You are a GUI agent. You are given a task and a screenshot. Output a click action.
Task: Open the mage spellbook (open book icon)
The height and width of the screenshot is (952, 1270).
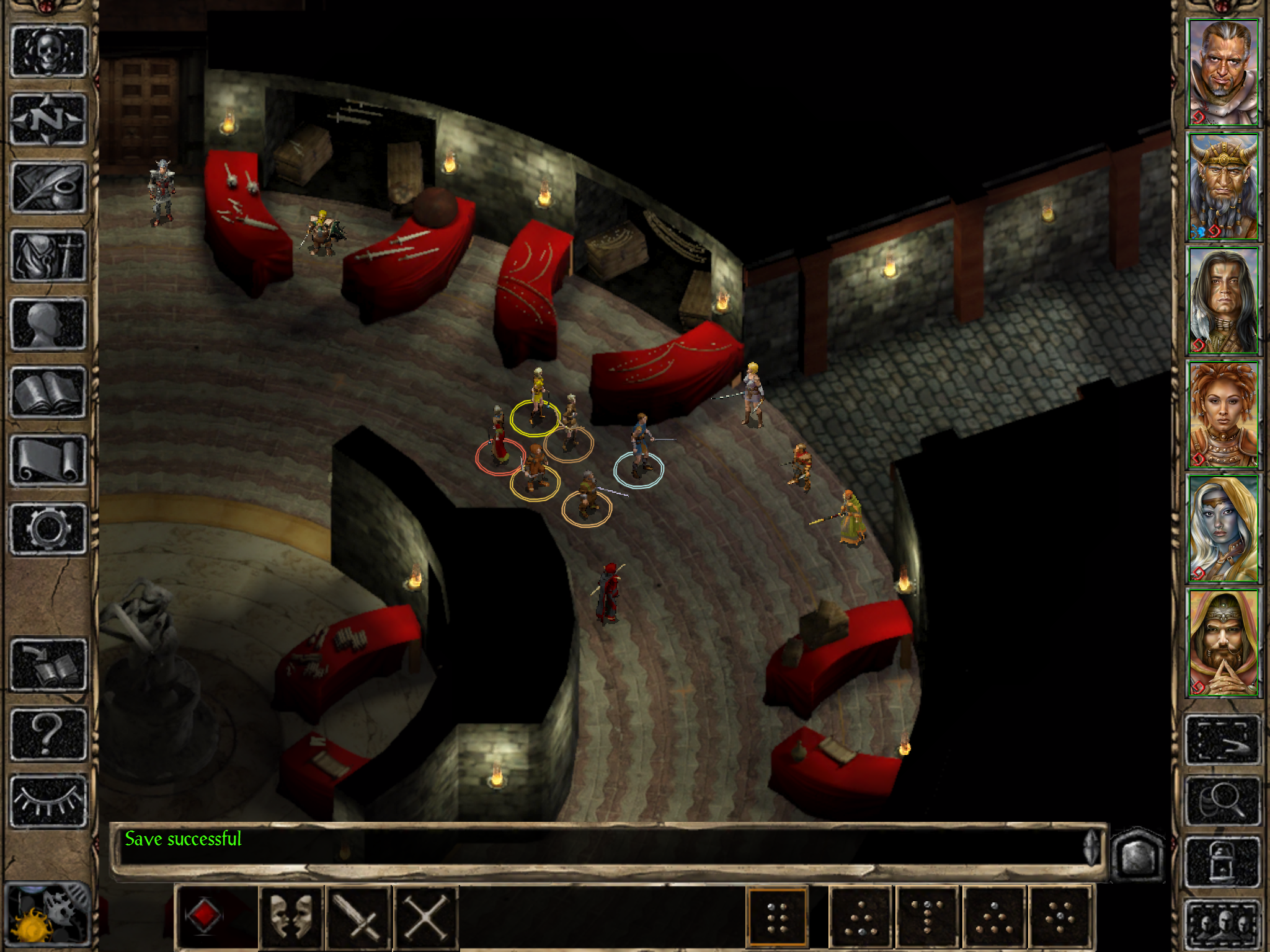48,392
